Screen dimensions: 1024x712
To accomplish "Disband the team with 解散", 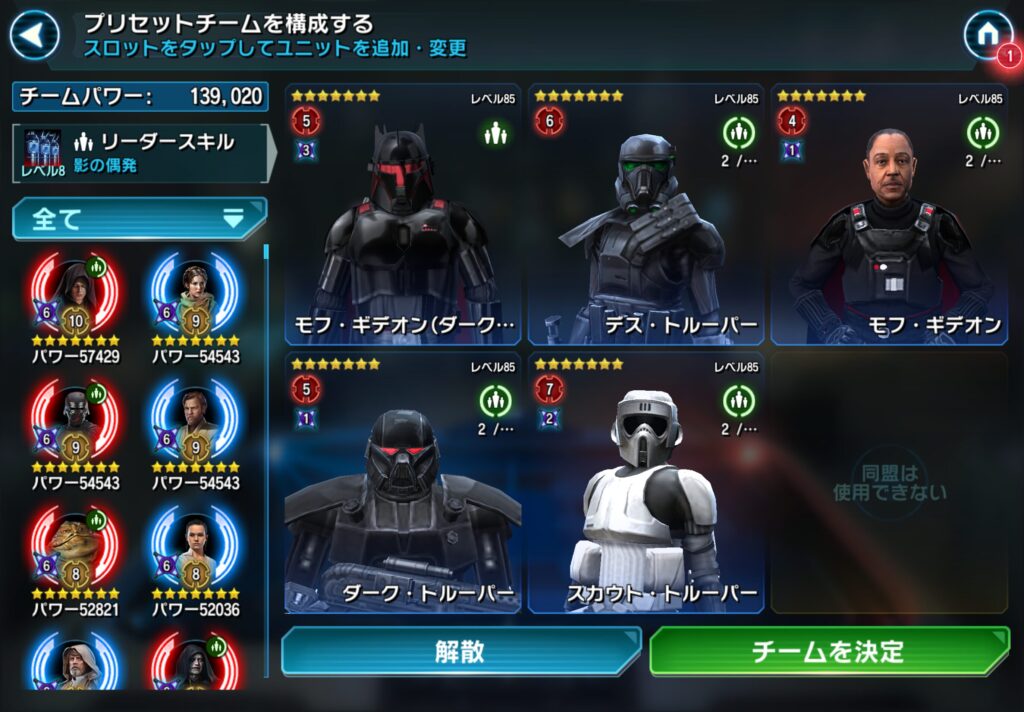I will [460, 652].
